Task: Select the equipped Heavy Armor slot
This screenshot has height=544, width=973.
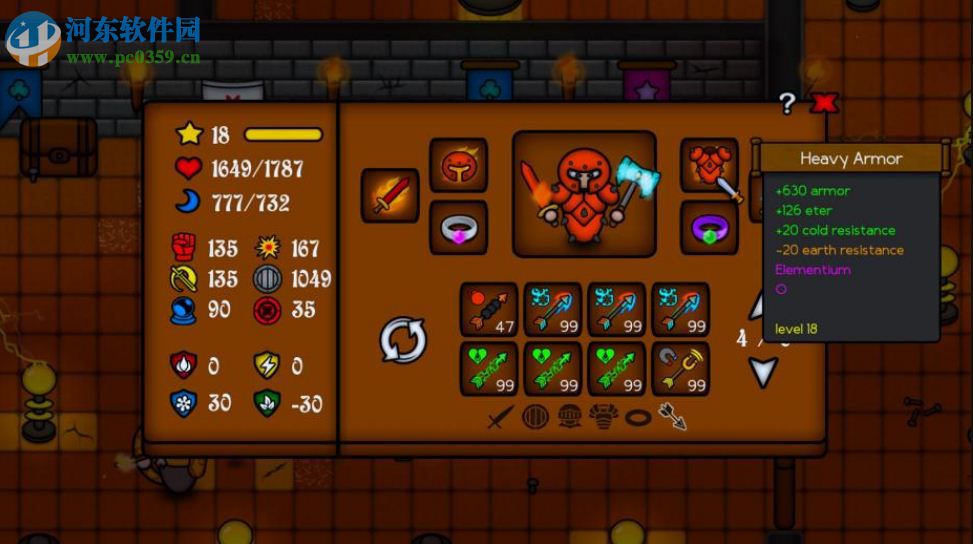Action: (x=709, y=165)
